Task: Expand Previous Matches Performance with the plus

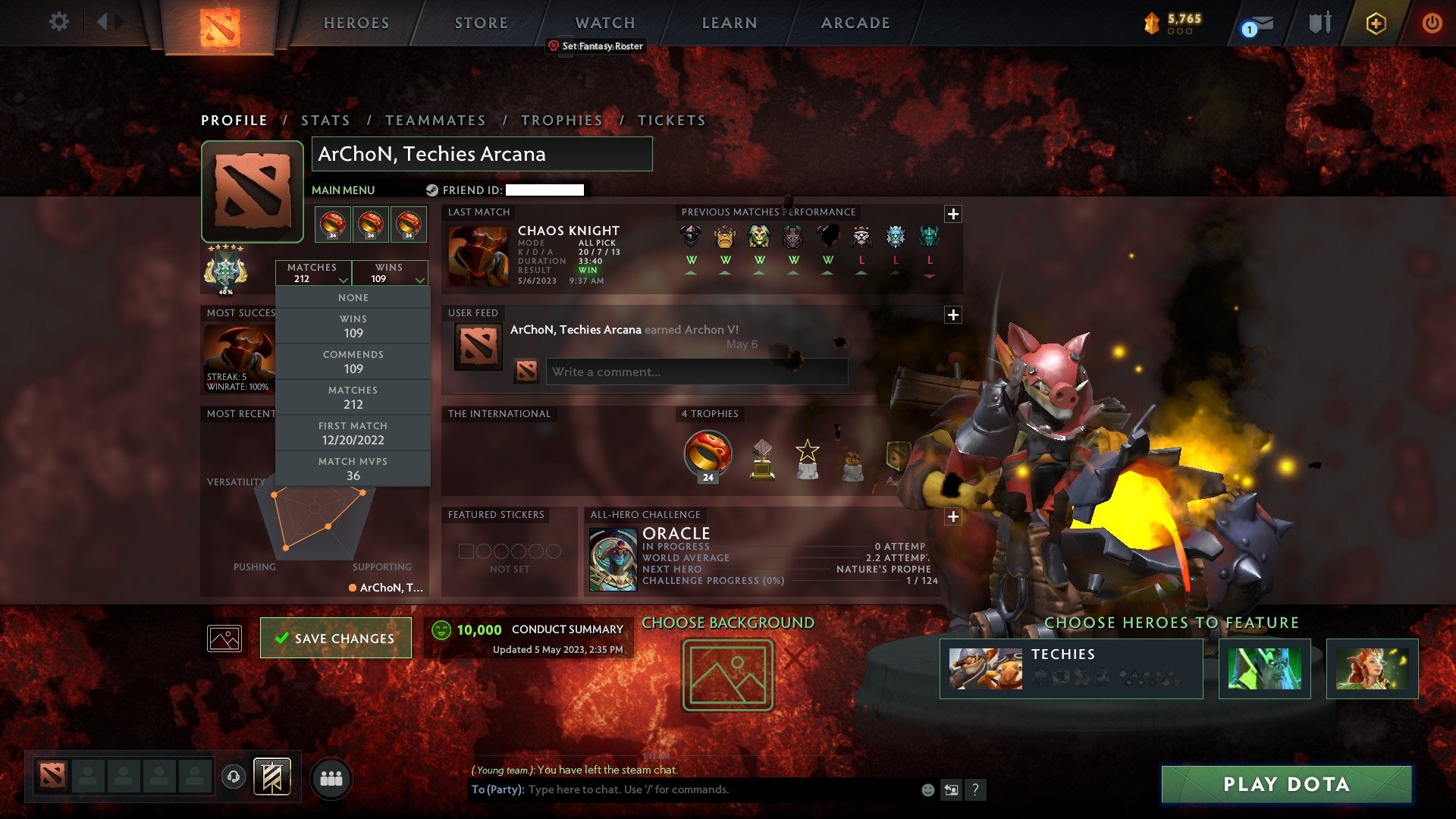Action: (x=953, y=215)
